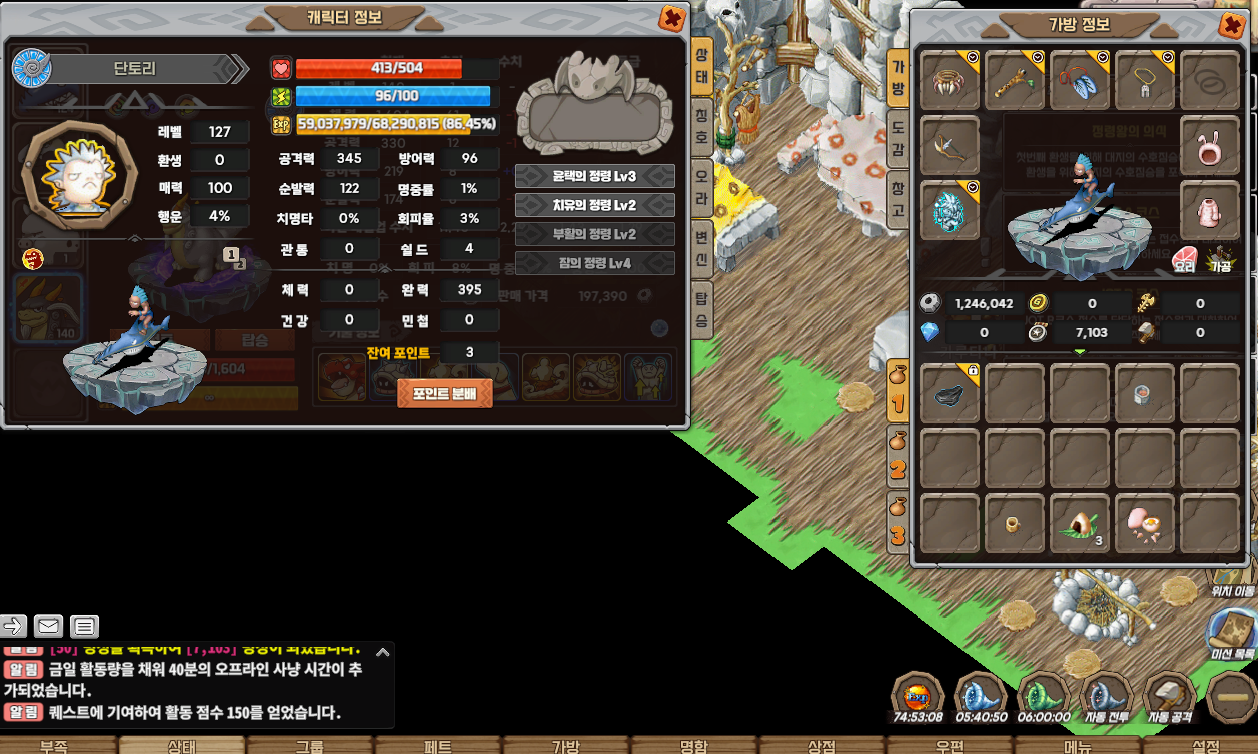This screenshot has width=1258, height=754.
Task: Toggle the 자동 공격 auto attack icon
Action: tap(1170, 695)
